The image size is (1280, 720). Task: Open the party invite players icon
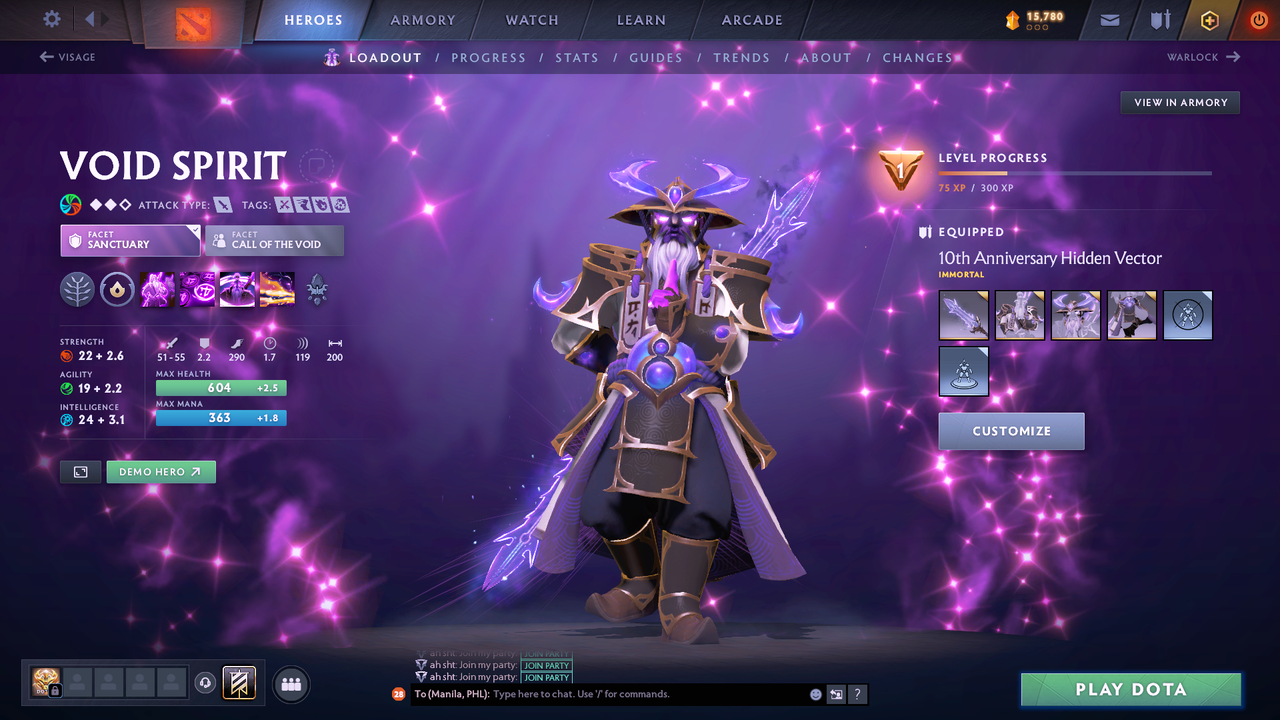tap(290, 684)
